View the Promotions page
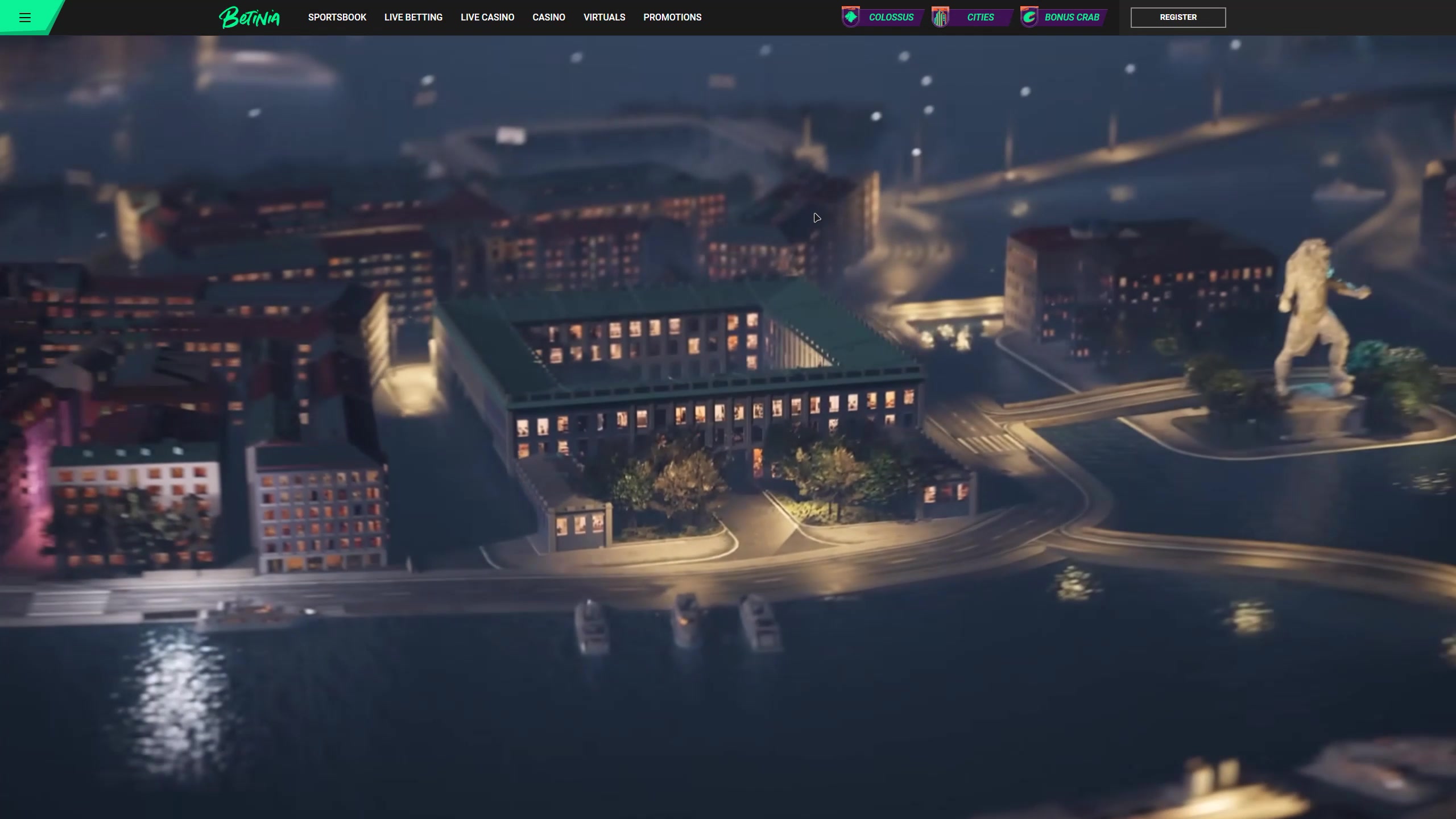 (x=672, y=18)
